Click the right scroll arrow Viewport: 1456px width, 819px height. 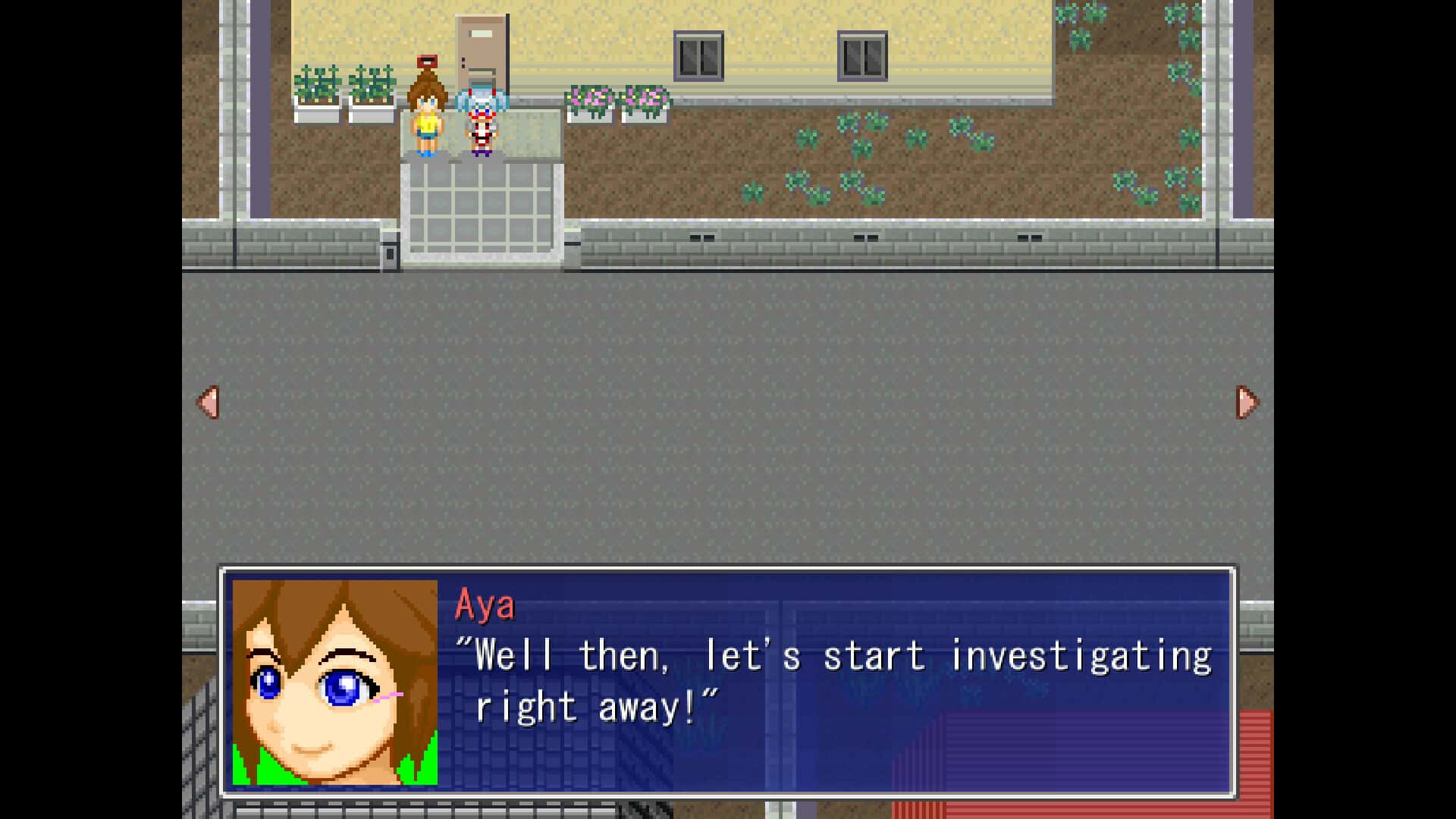(1247, 403)
